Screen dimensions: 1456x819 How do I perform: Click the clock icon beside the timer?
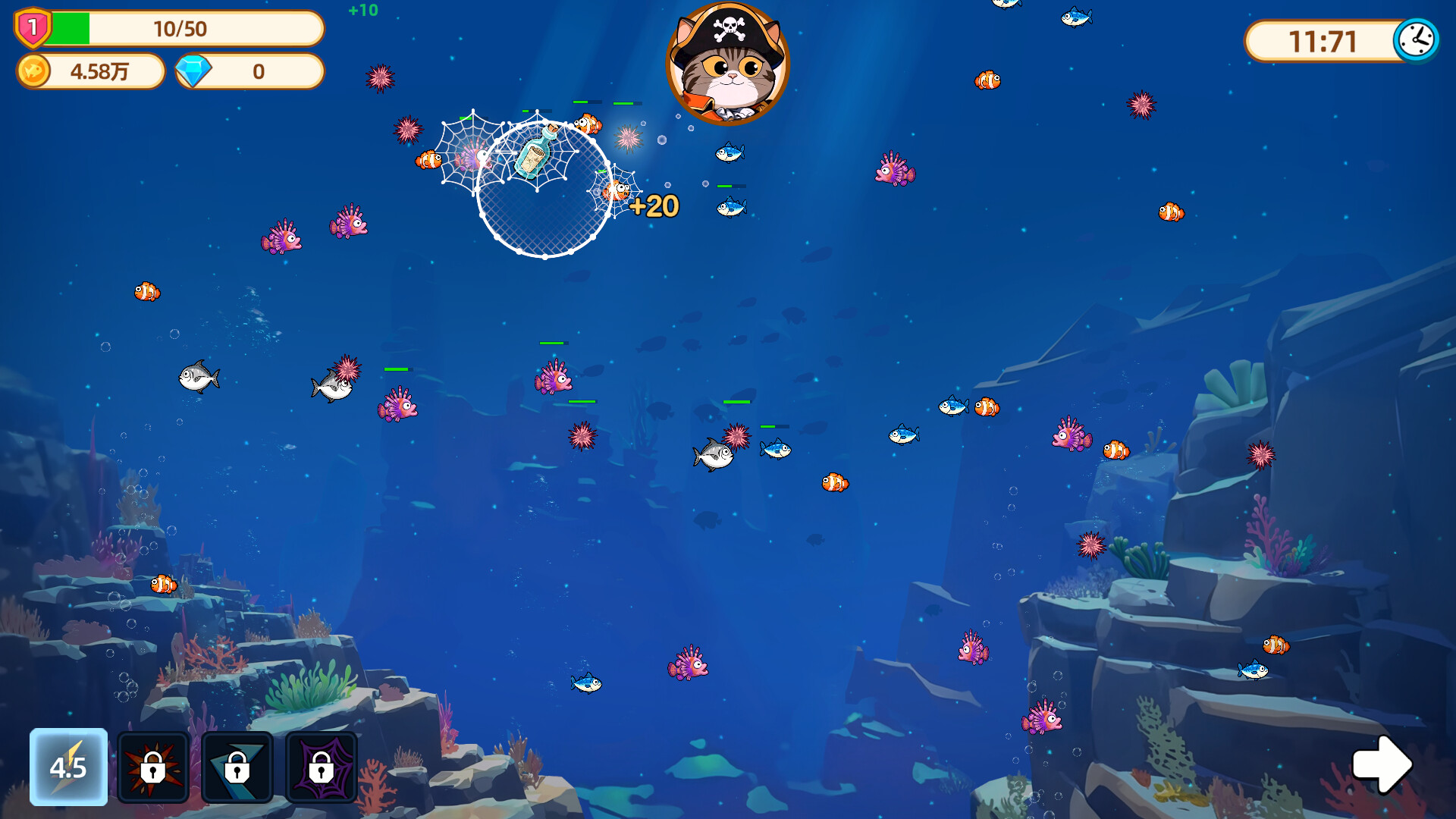tap(1416, 39)
